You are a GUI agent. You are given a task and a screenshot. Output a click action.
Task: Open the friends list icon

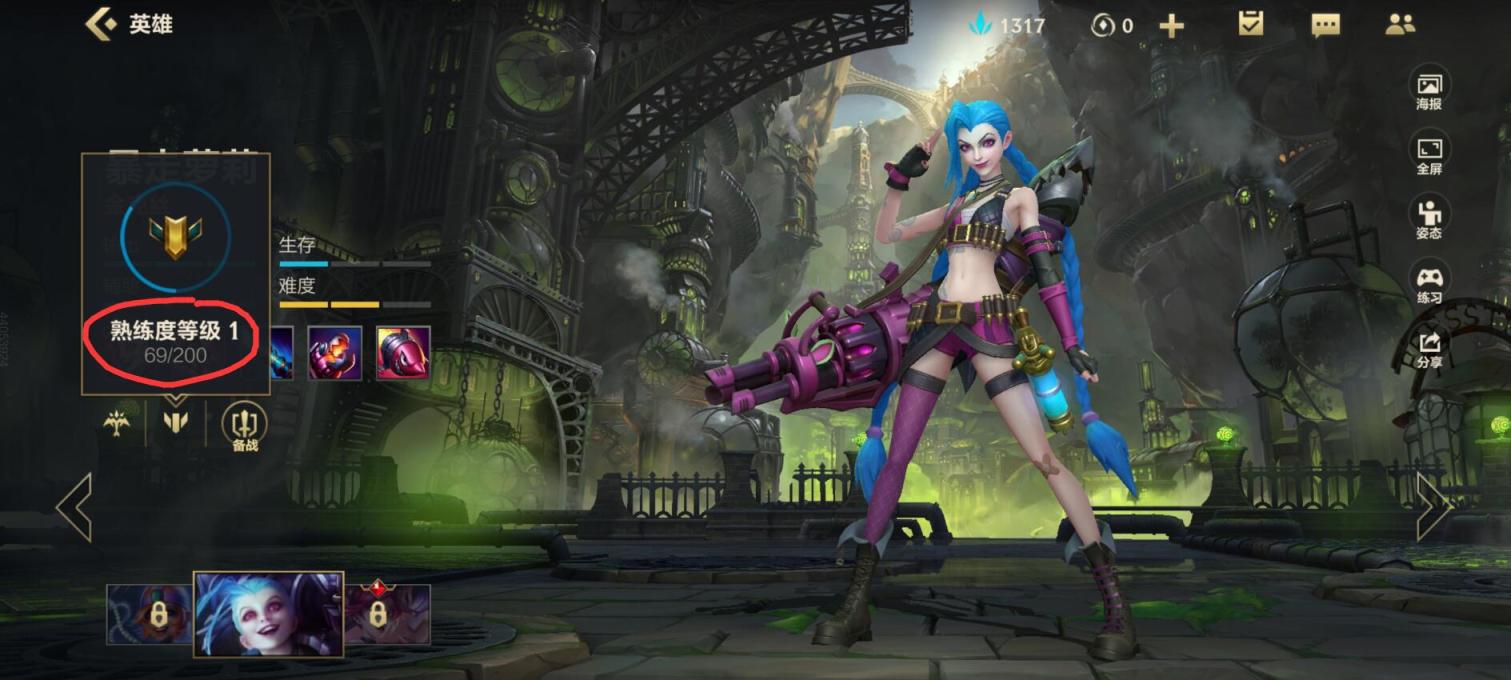[1400, 25]
